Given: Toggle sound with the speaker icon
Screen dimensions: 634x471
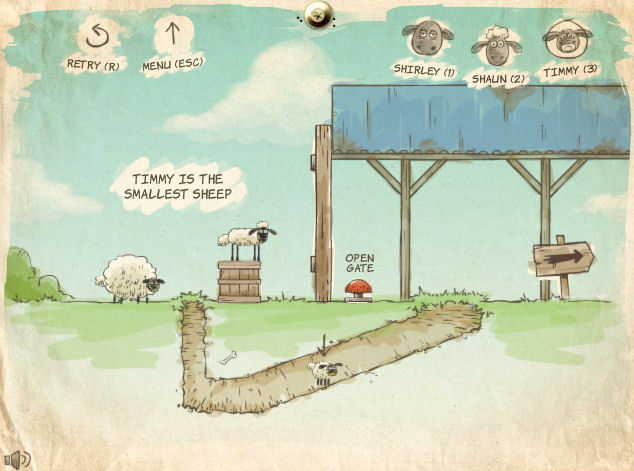Looking at the screenshot, I should [x=18, y=458].
